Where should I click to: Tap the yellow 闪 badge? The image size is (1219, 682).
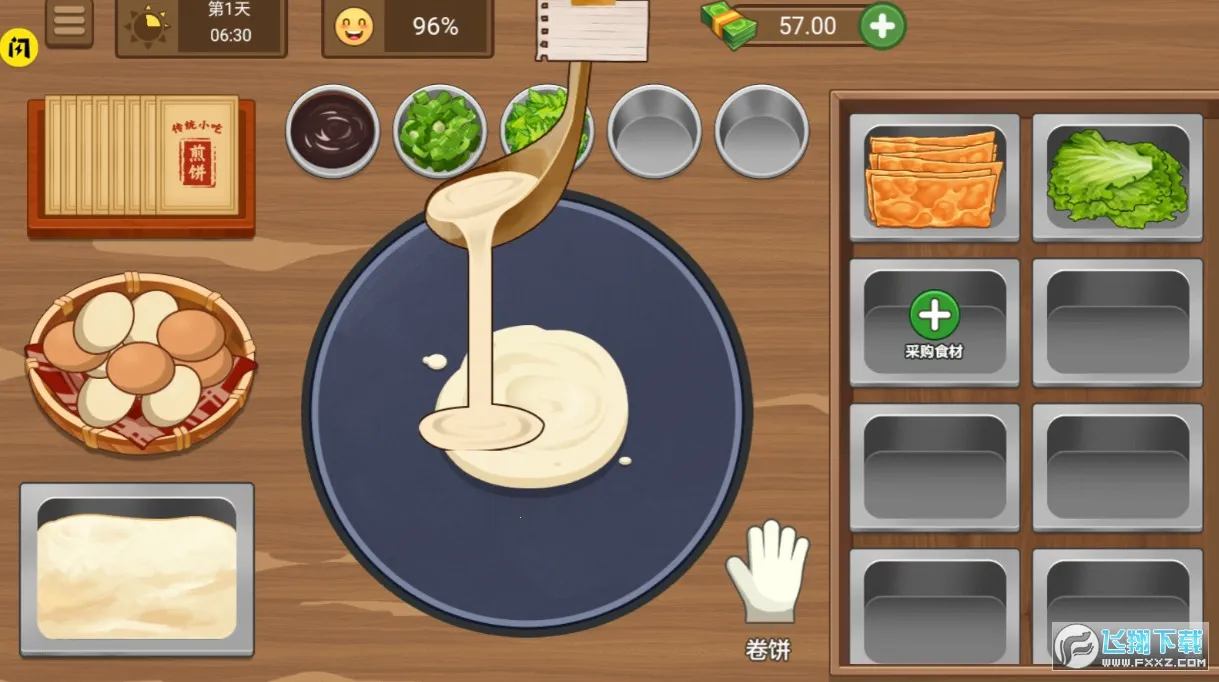[x=19, y=47]
